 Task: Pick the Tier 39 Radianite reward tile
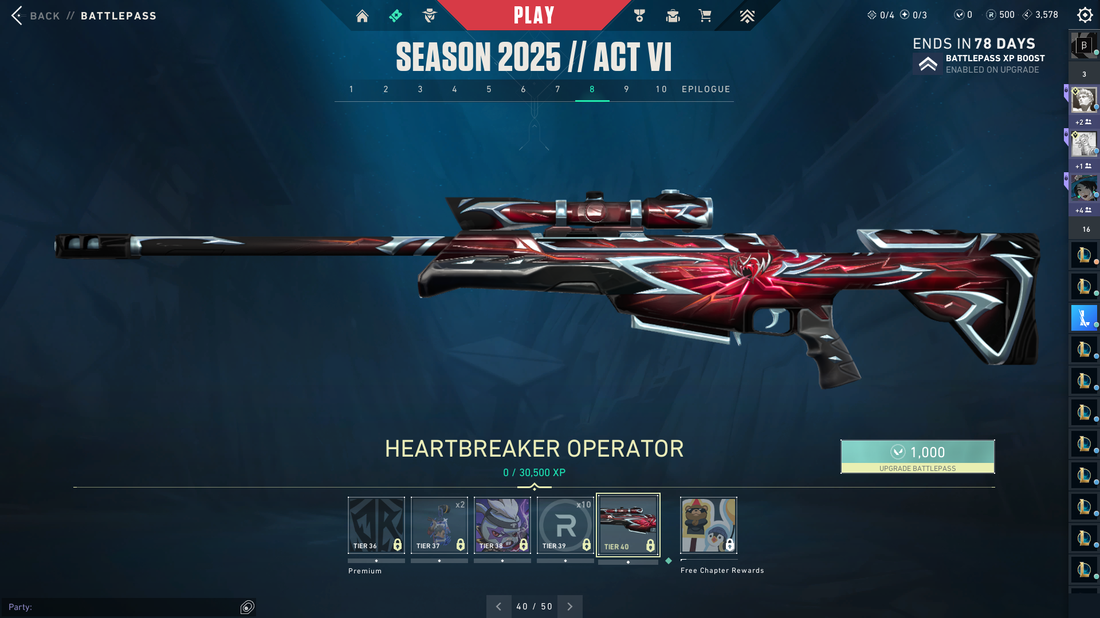pyautogui.click(x=565, y=526)
